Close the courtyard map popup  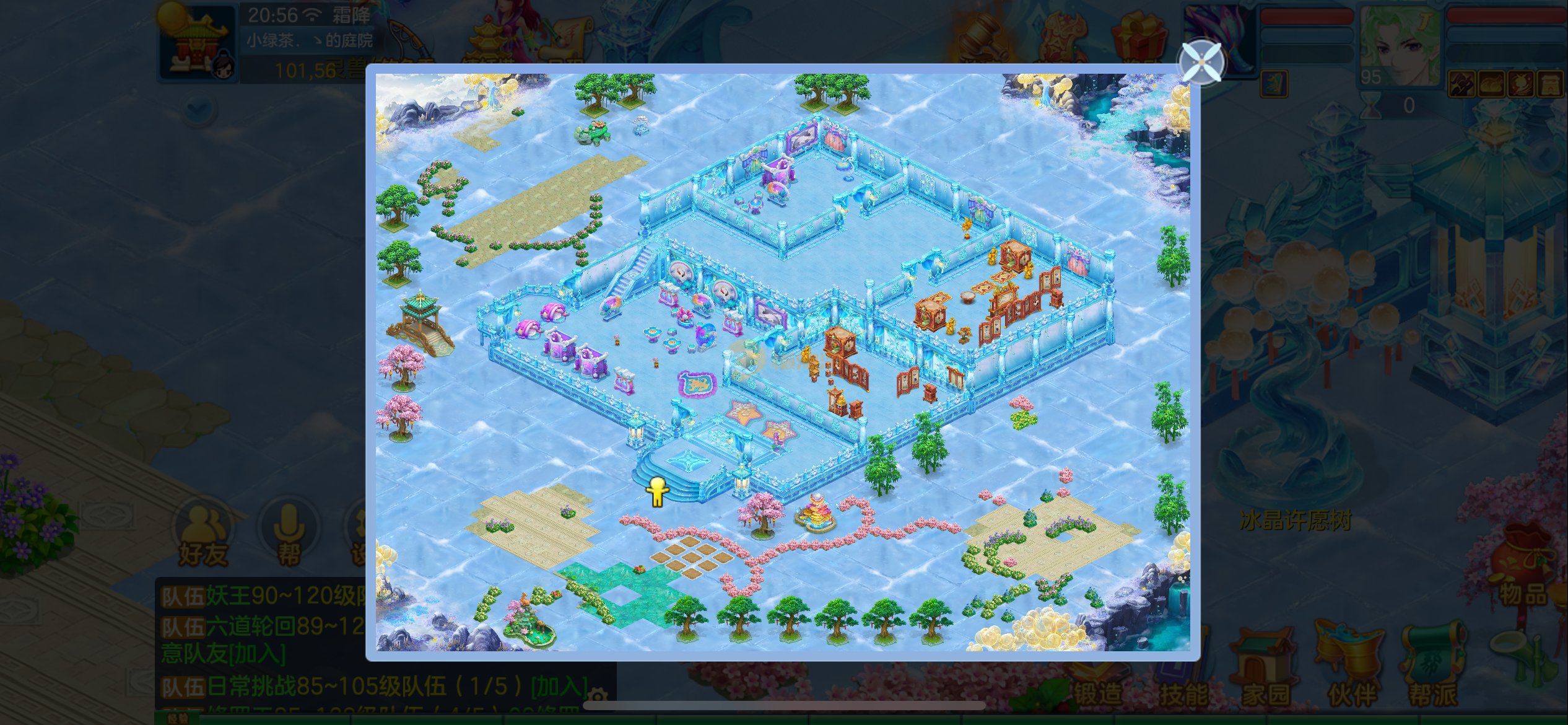(x=1201, y=62)
